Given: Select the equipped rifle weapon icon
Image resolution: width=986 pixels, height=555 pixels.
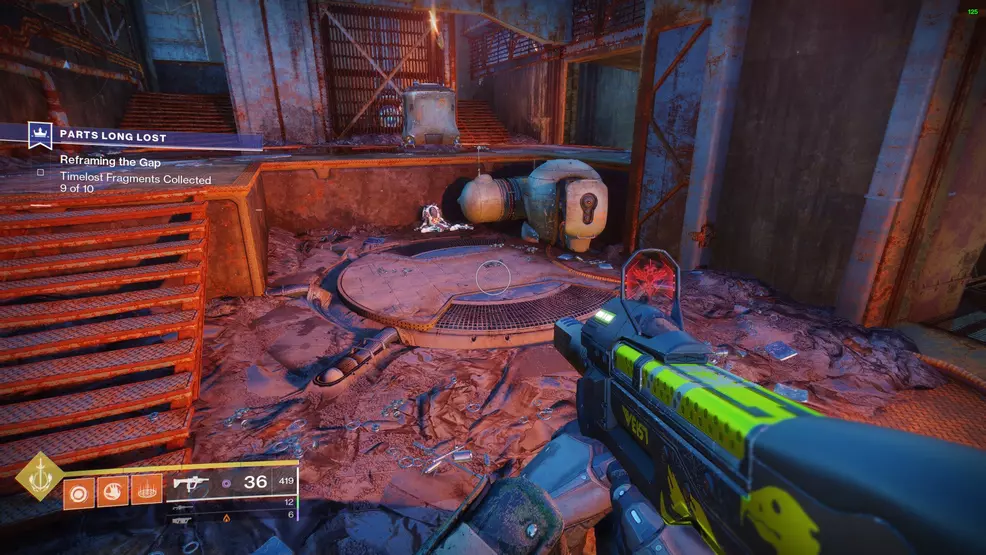Looking at the screenshot, I should point(190,482).
